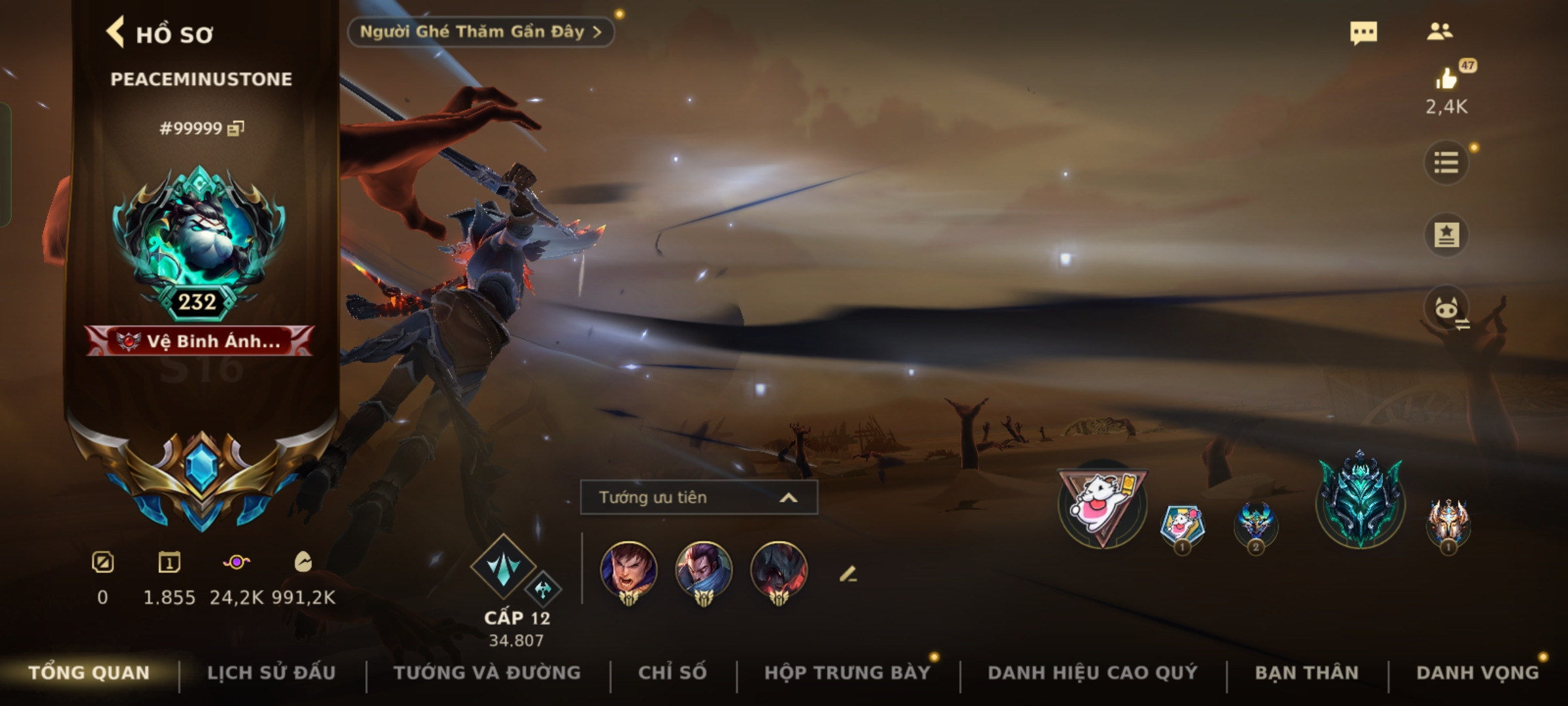Open Người Ghé Thăm Gần Đây visitors list
This screenshot has height=706, width=1568.
point(480,32)
